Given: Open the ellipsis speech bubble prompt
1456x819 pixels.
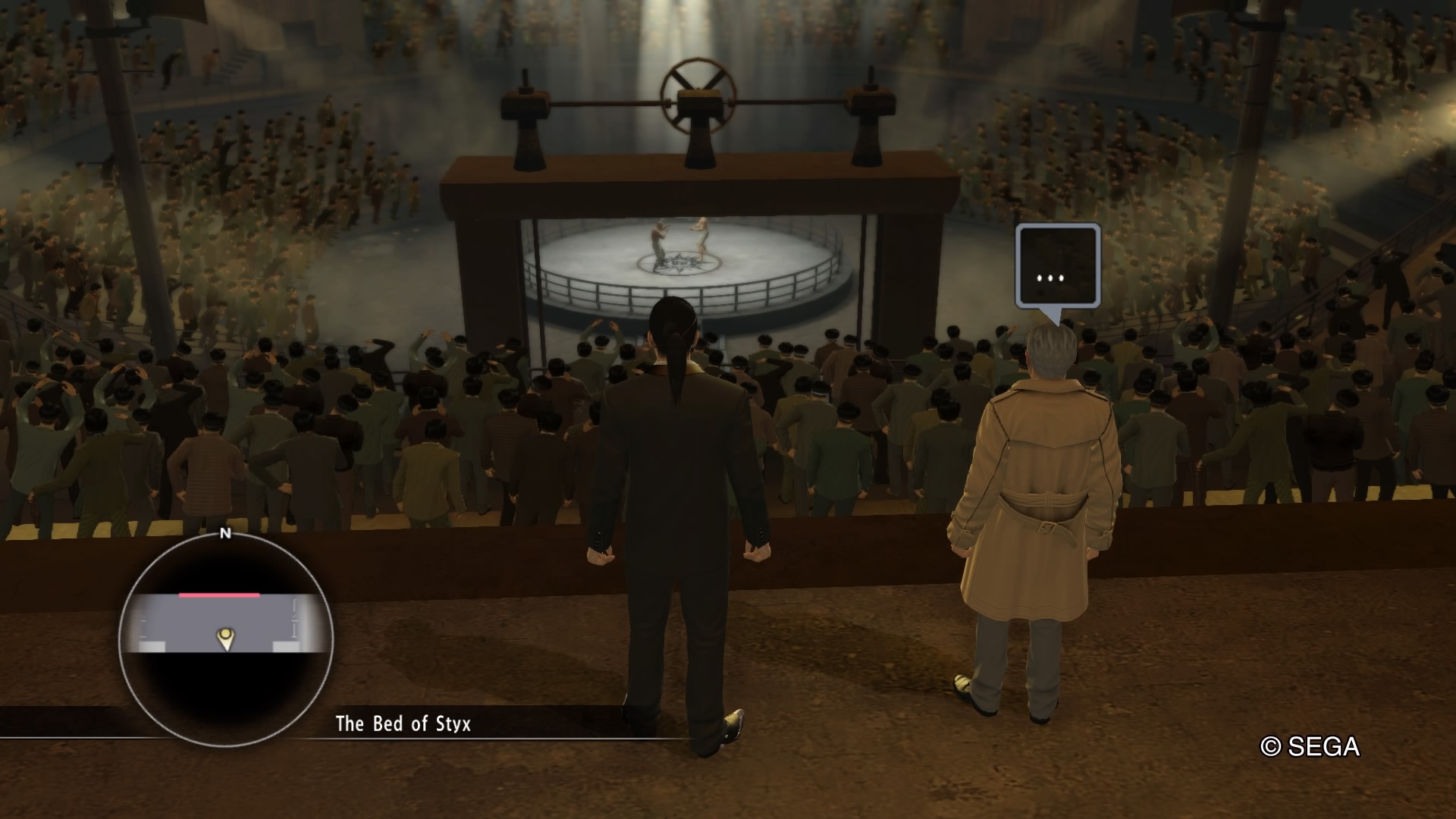Looking at the screenshot, I should (1058, 267).
